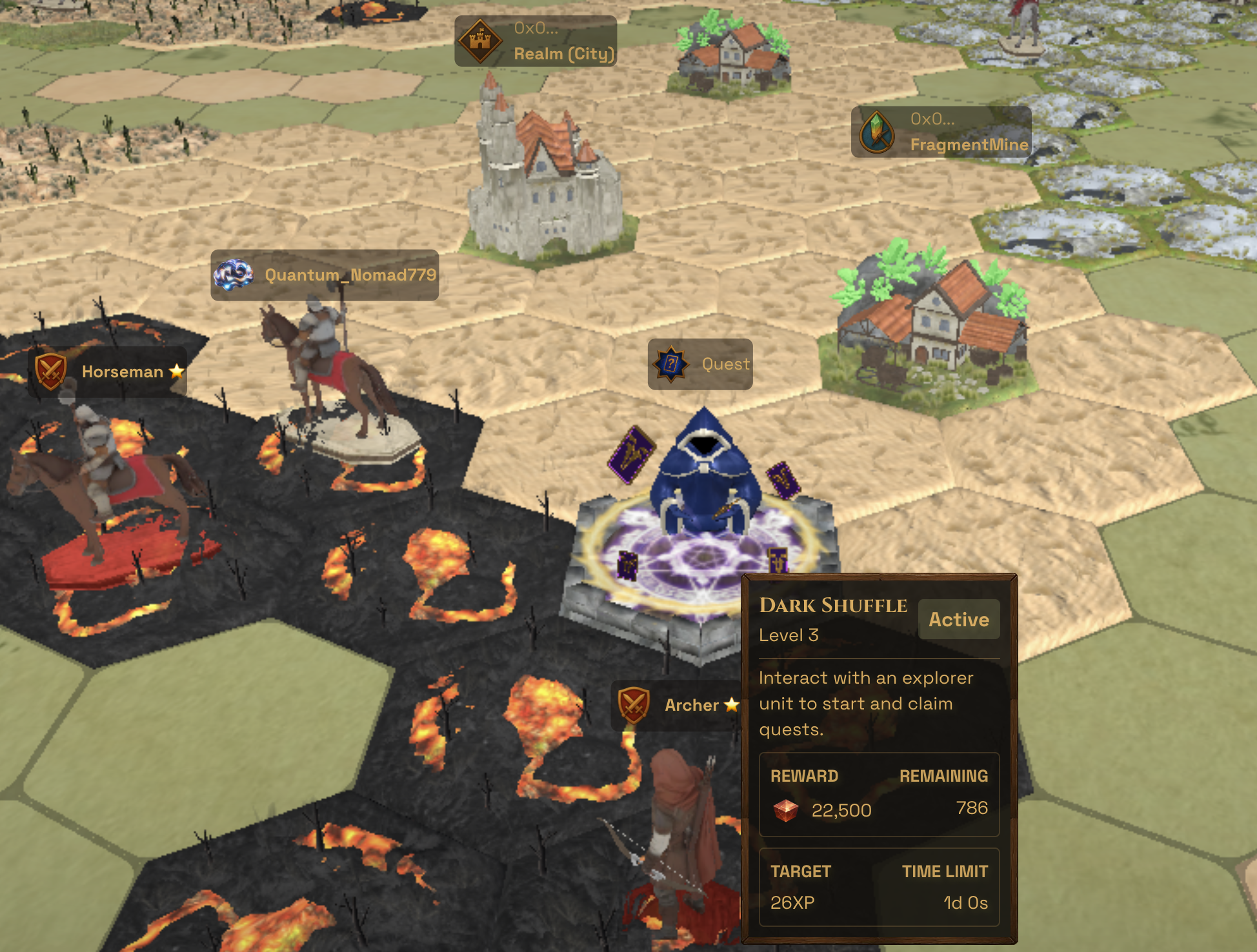Image resolution: width=1257 pixels, height=952 pixels.
Task: Click the Quantum_Nomad779 player tag
Action: coord(325,275)
